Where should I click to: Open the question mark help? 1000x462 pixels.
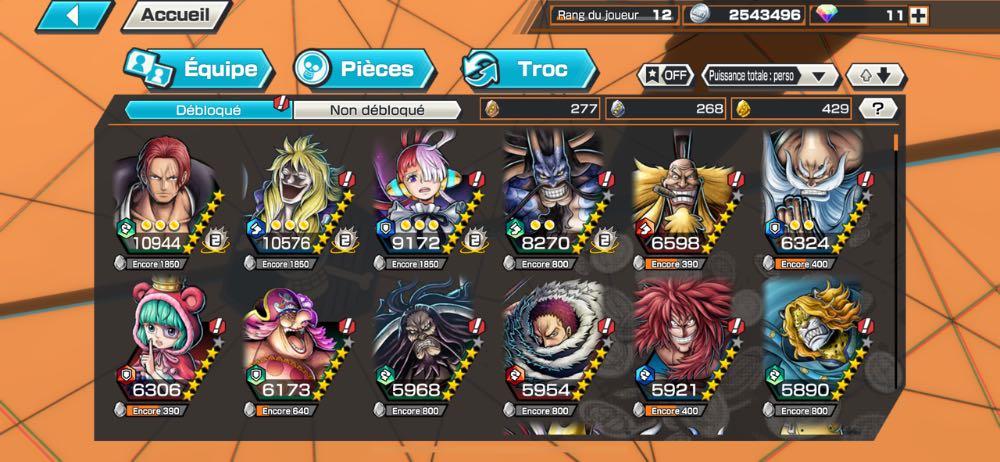pos(877,109)
